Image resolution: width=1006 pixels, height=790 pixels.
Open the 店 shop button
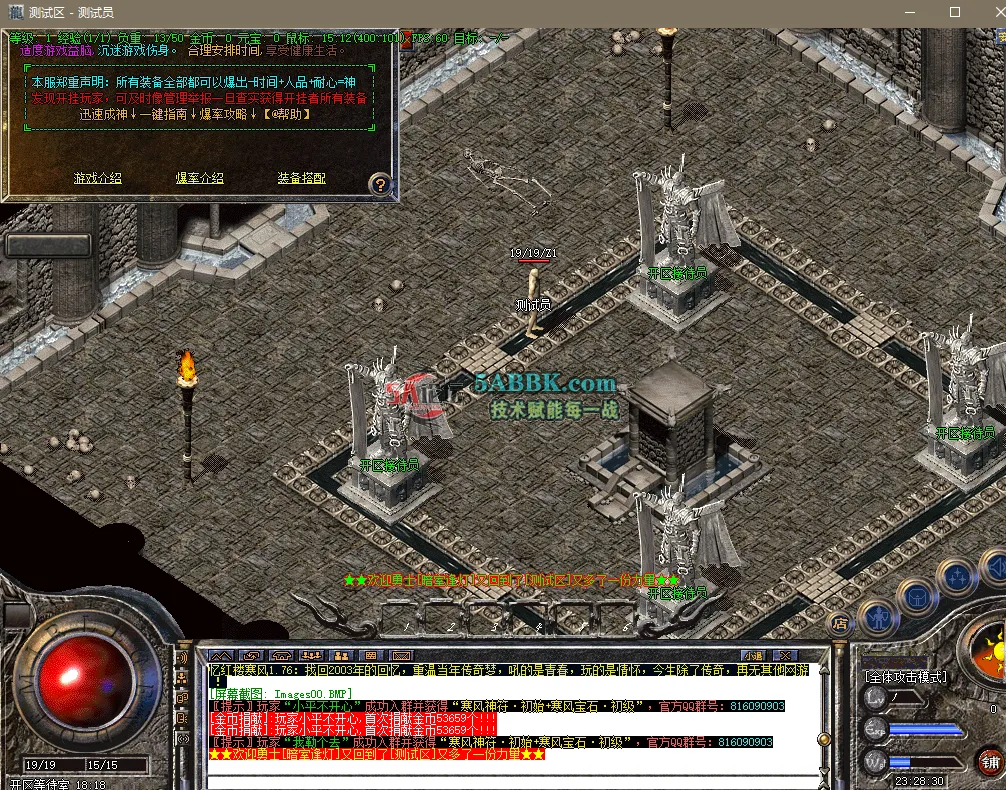[840, 622]
